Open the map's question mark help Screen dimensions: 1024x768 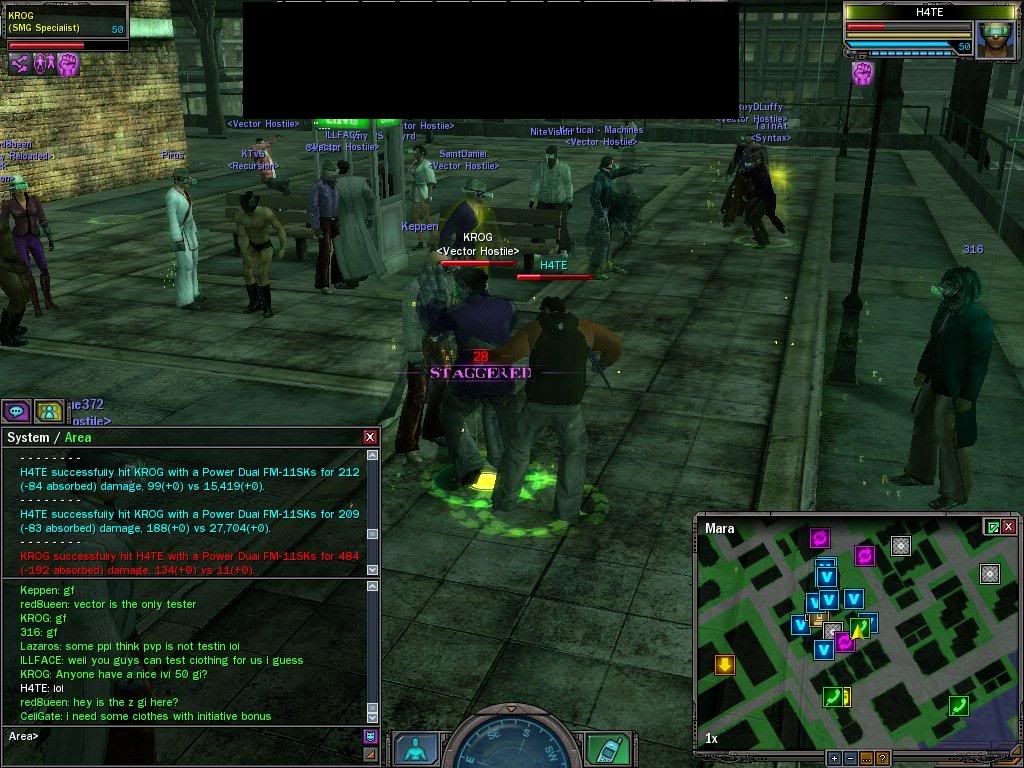(882, 758)
